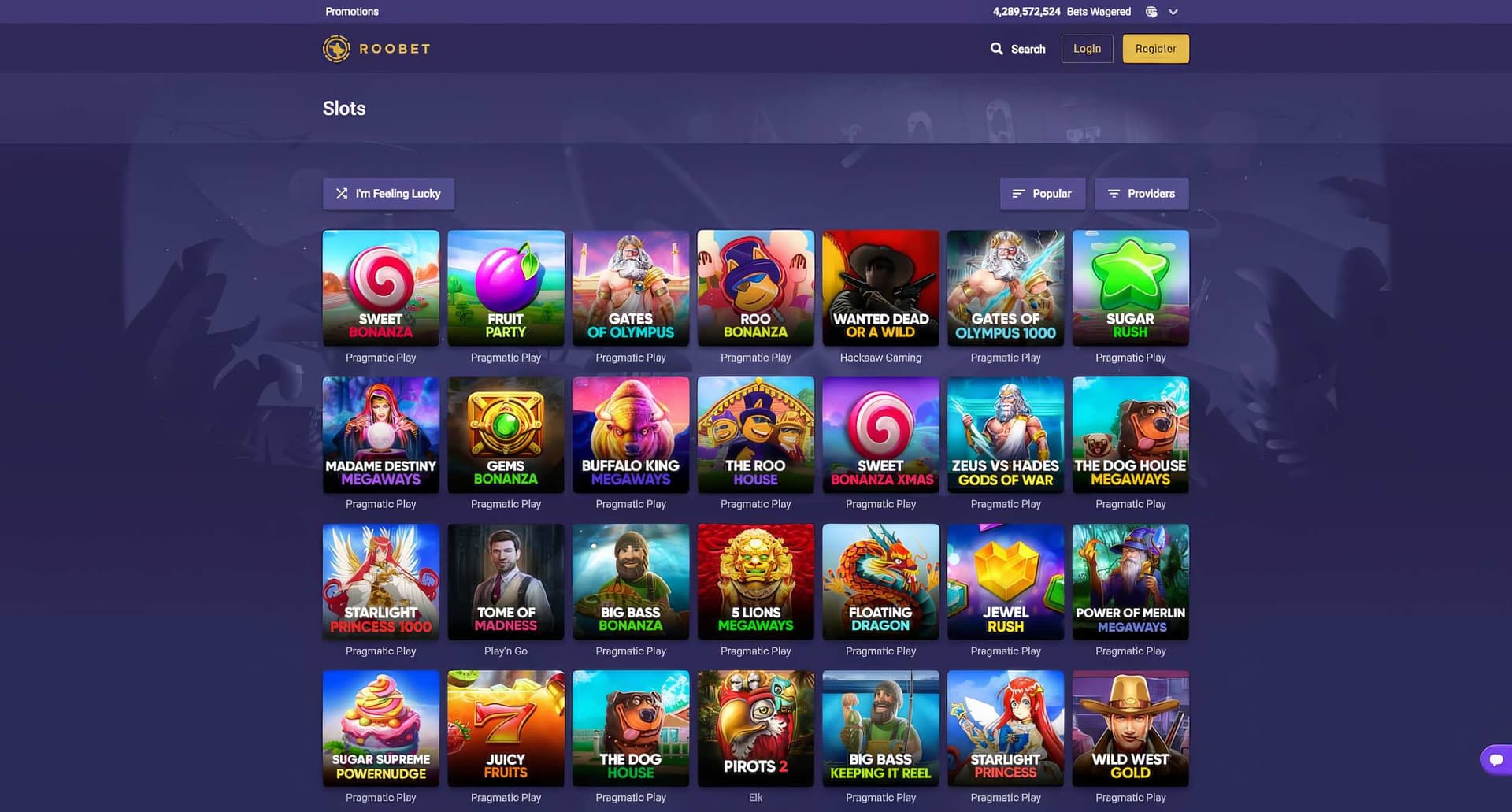Expand the chevron next to Bets Wagered
This screenshot has width=1512, height=812.
point(1173,12)
